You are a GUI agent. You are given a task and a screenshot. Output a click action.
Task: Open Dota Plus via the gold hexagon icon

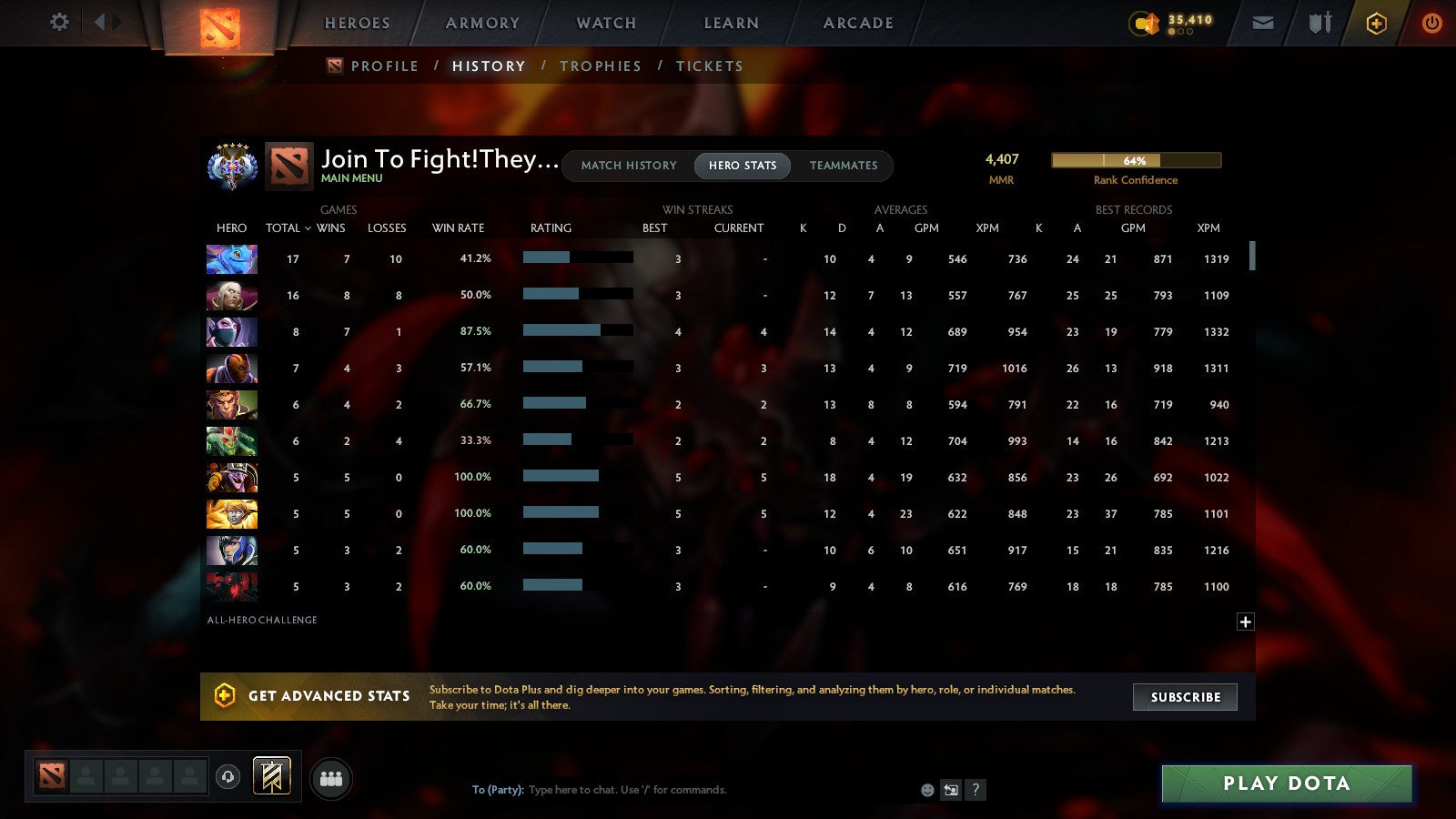(1375, 22)
